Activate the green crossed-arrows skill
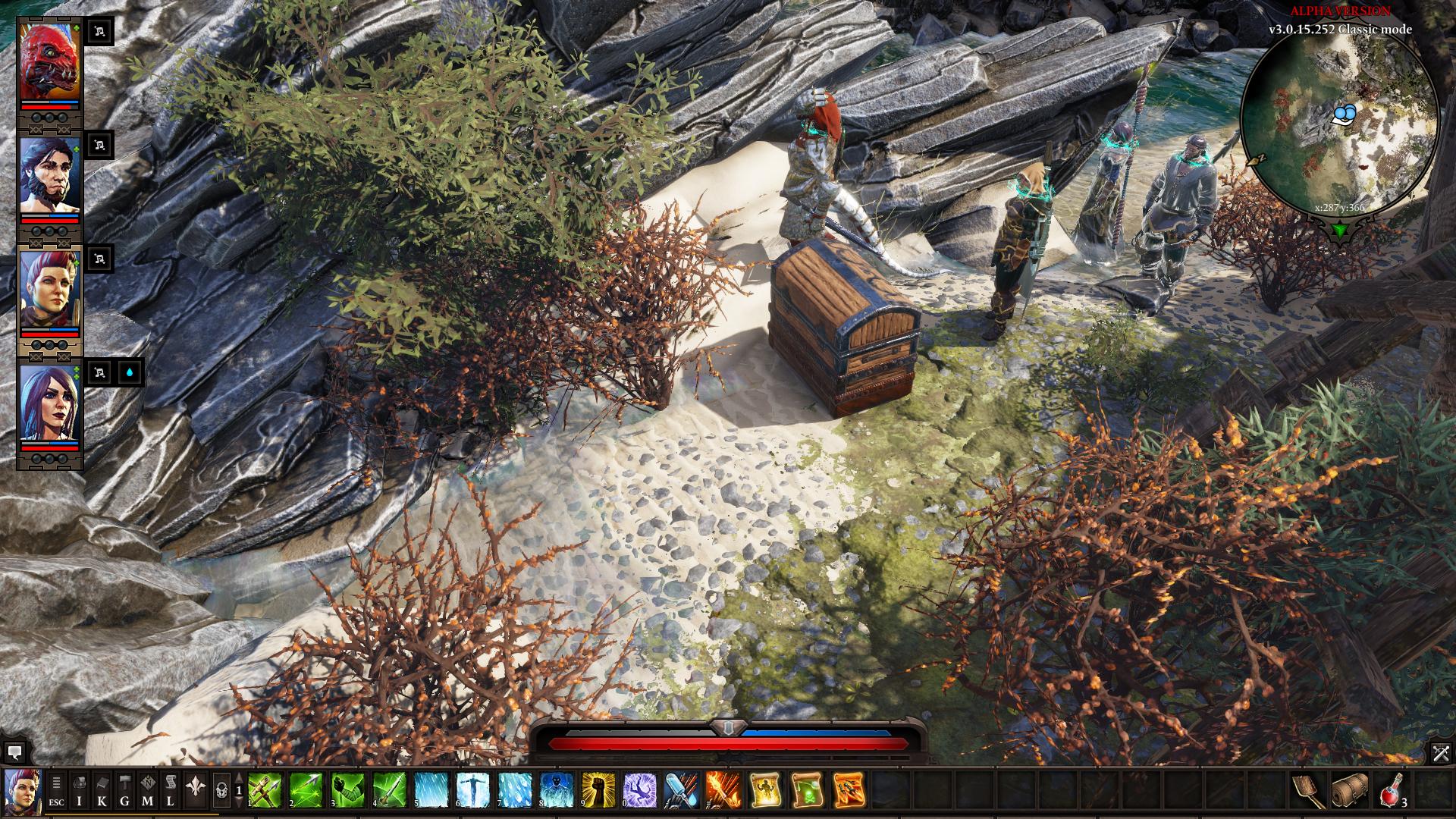Image resolution: width=1456 pixels, height=819 pixels. click(265, 790)
